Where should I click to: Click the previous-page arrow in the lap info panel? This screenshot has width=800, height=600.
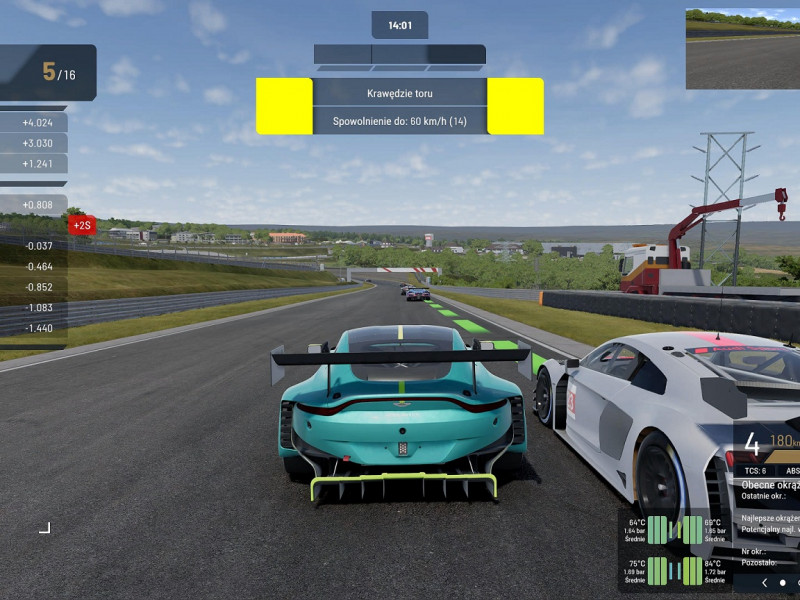point(765,582)
